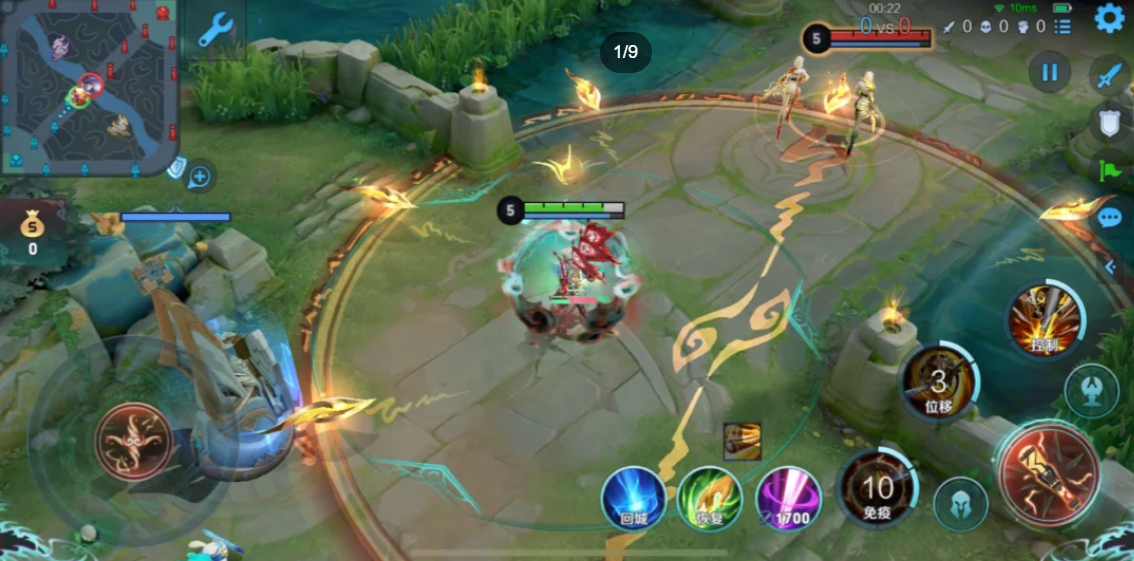Open the gear settings menu
This screenshot has width=1134, height=561.
click(x=1108, y=18)
